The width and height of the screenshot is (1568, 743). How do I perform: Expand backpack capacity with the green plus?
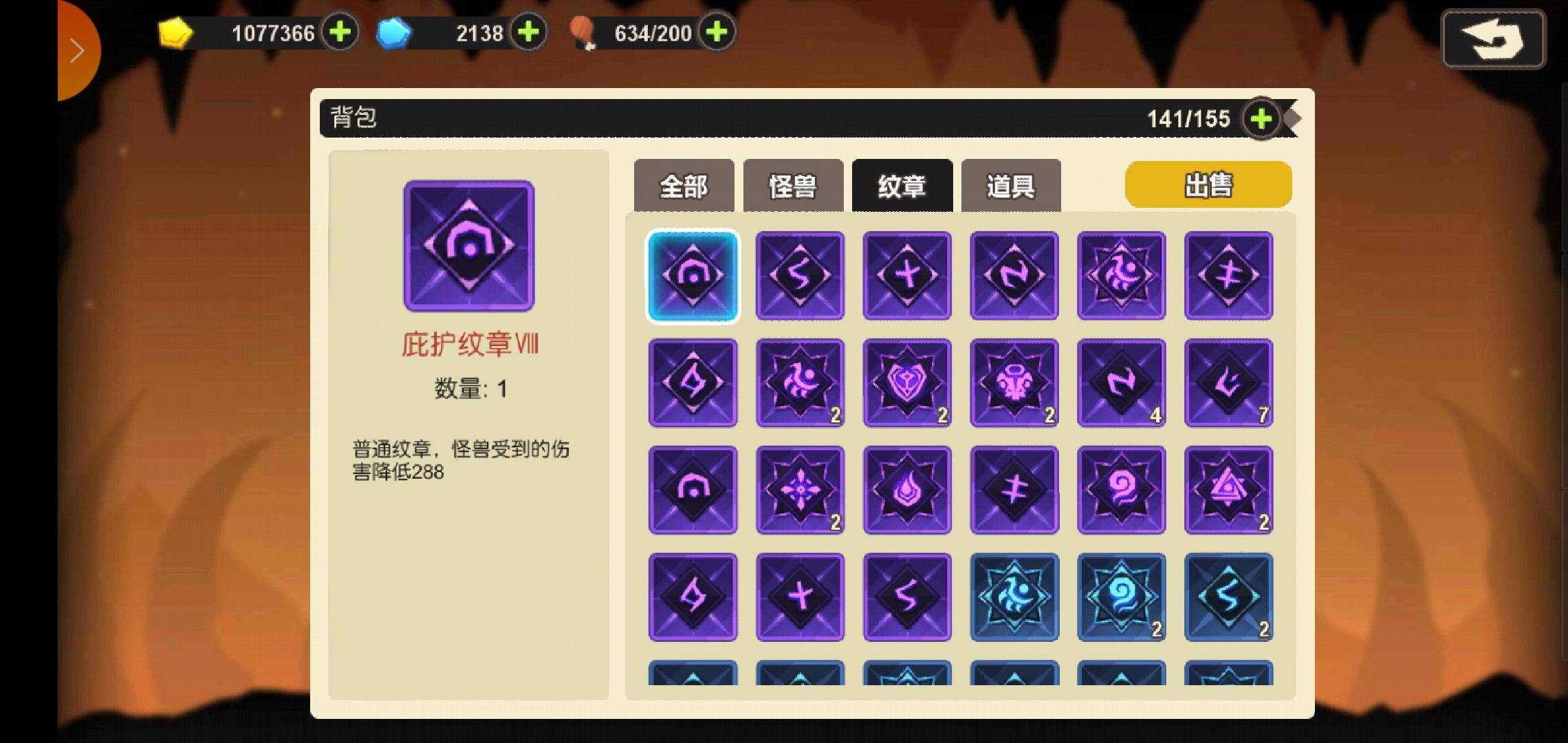tap(1261, 118)
